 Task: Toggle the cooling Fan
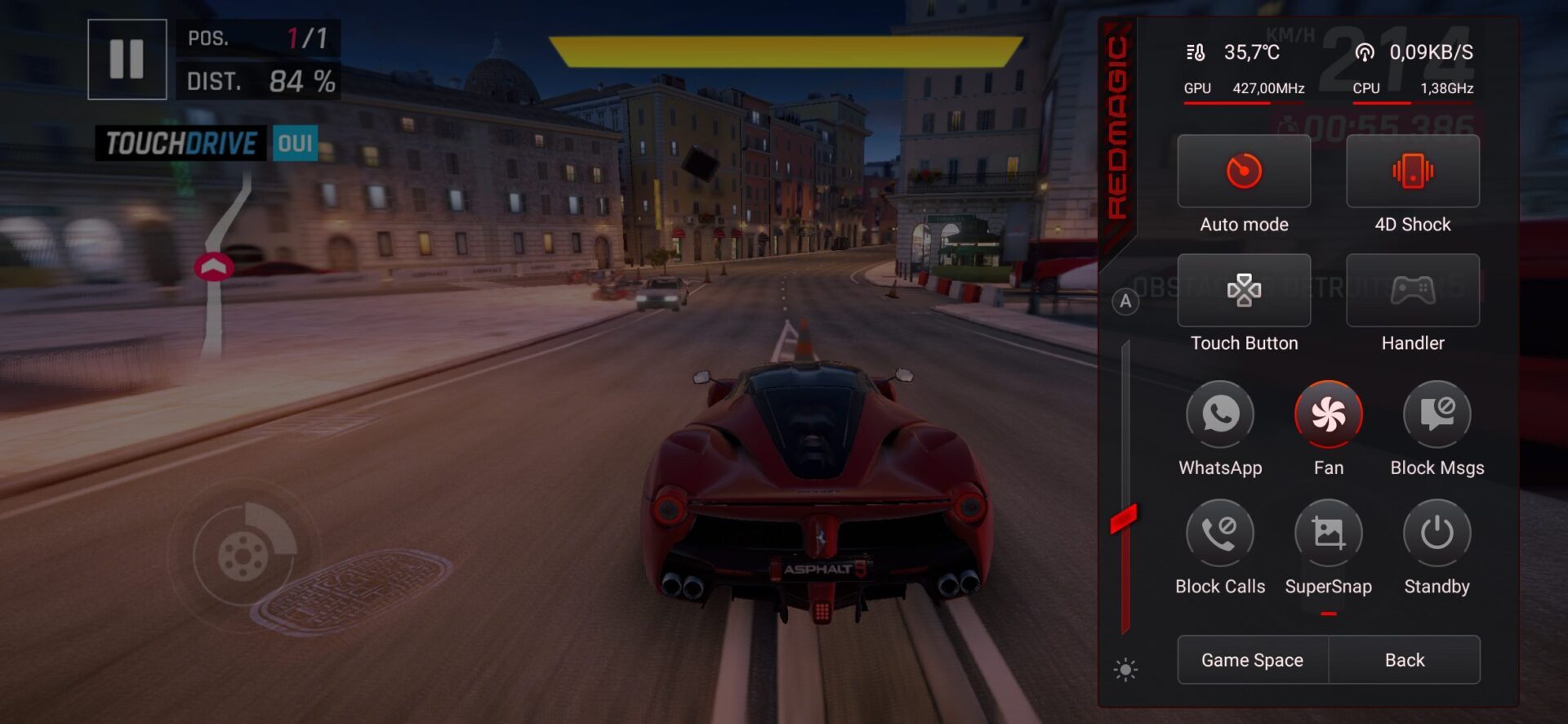tap(1328, 414)
